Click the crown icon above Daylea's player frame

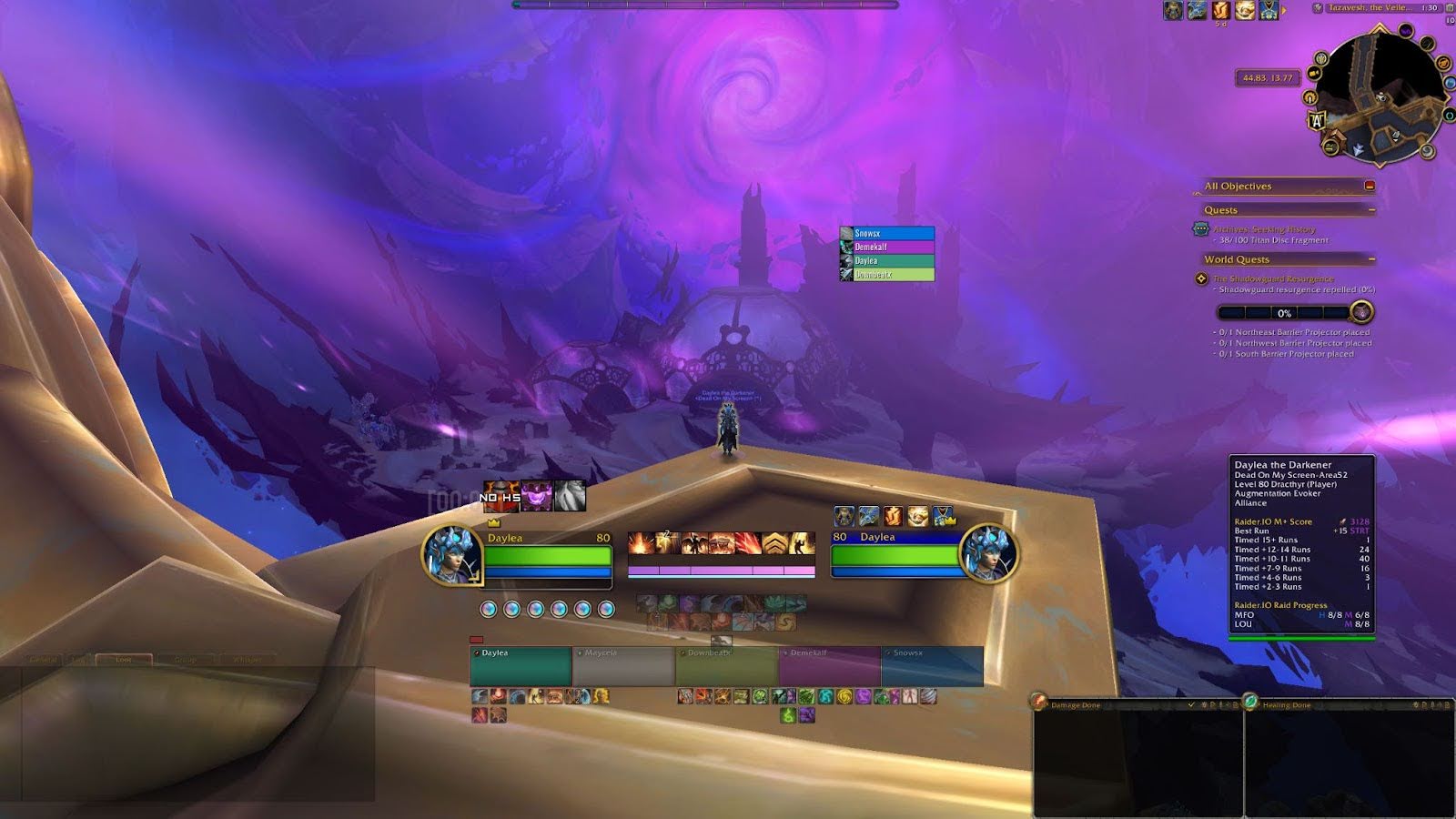point(492,522)
